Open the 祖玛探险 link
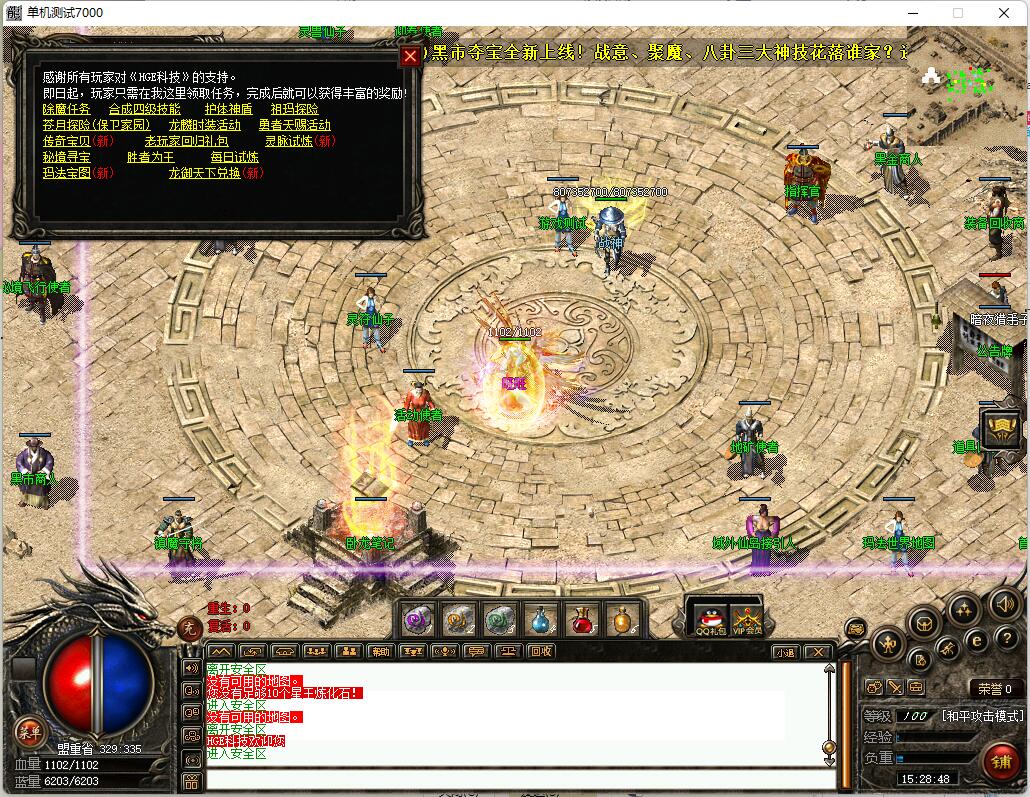Screen dimensions: 1030x797 click(x=294, y=109)
